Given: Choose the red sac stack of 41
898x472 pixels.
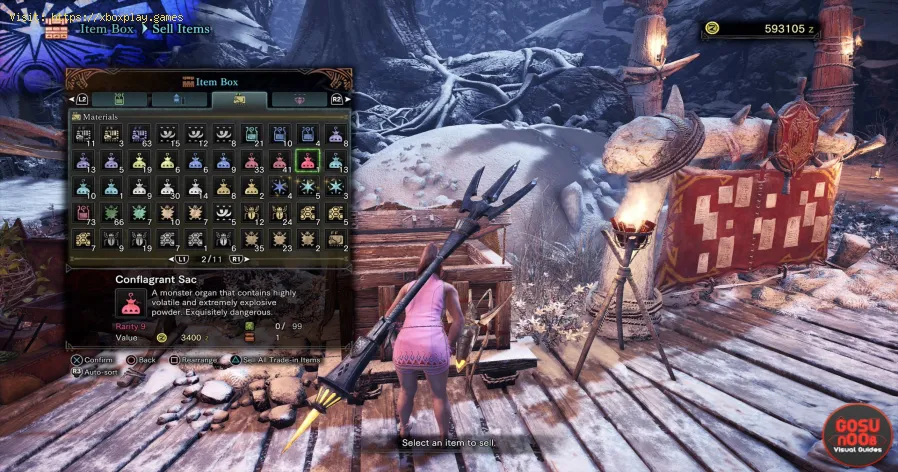Looking at the screenshot, I should (279, 160).
